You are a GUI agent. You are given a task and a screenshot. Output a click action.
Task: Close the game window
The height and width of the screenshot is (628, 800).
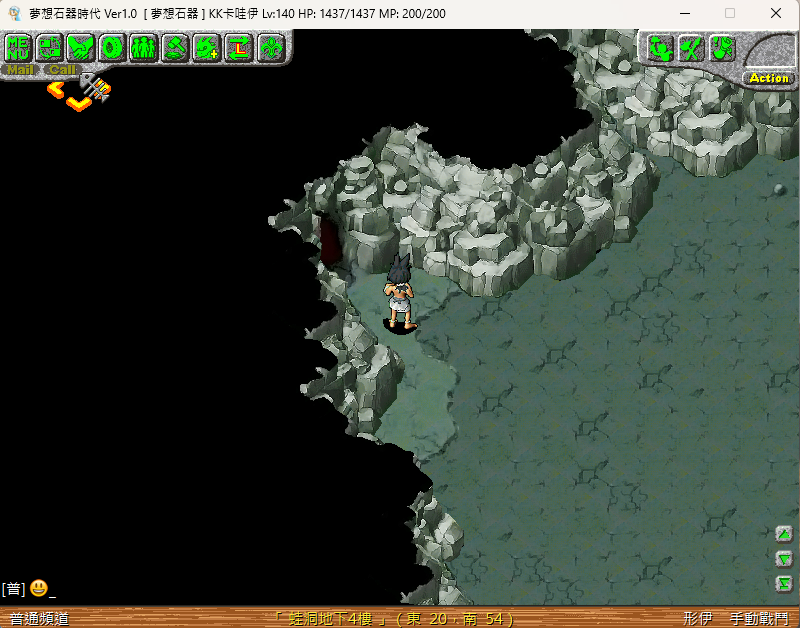coord(776,14)
